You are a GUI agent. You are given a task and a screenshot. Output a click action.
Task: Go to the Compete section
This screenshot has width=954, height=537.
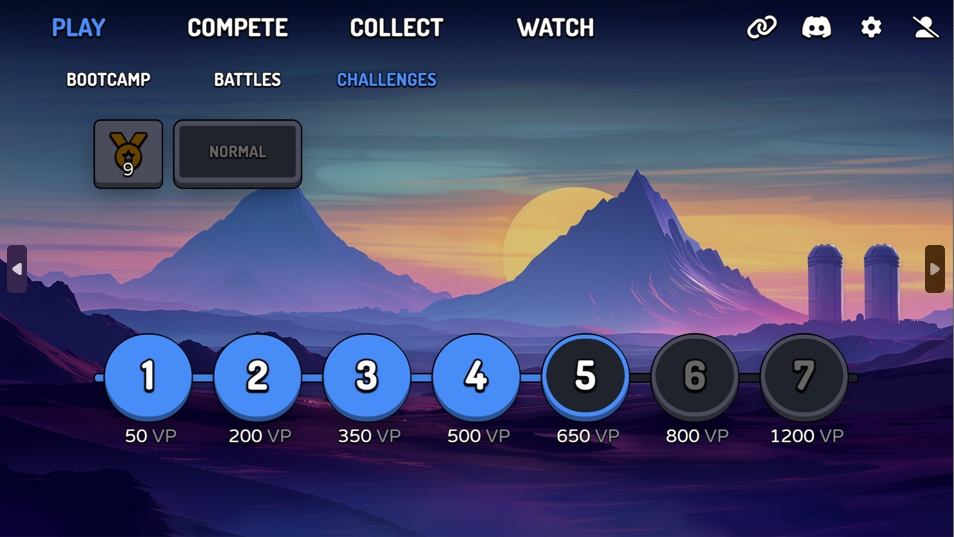tap(237, 28)
